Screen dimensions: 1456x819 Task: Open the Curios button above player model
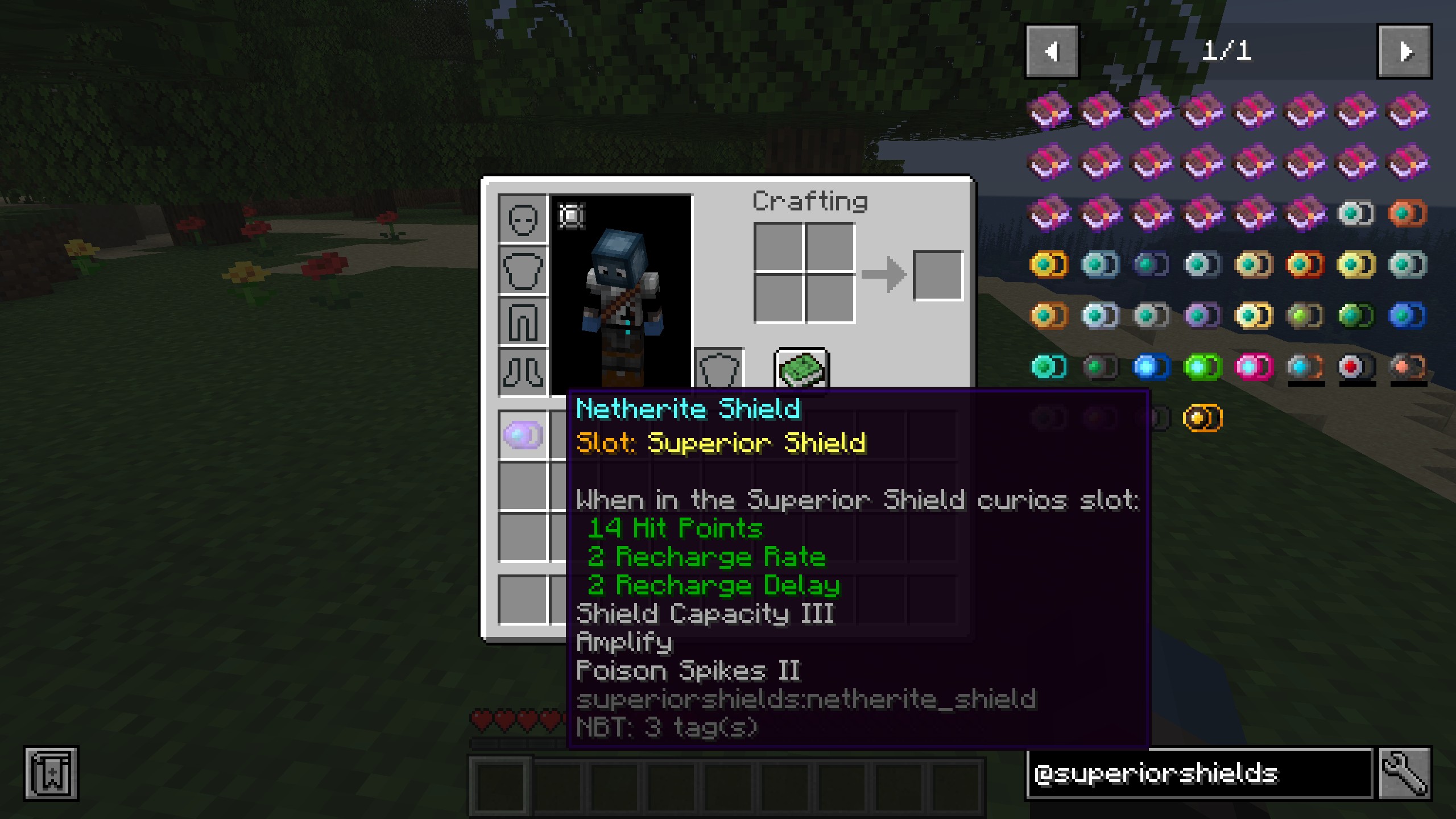(x=571, y=216)
